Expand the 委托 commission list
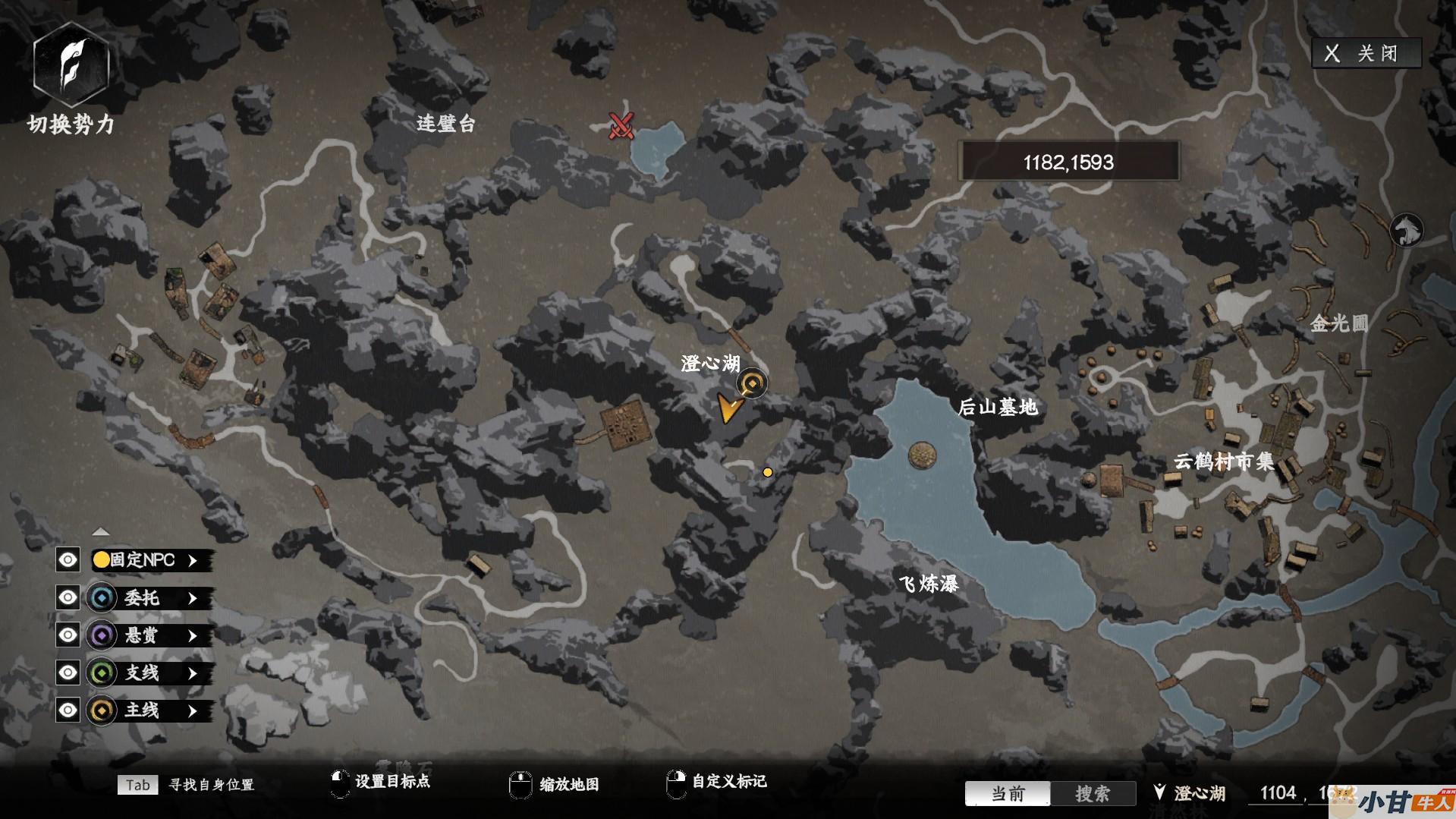The height and width of the screenshot is (819, 1456). point(193,598)
